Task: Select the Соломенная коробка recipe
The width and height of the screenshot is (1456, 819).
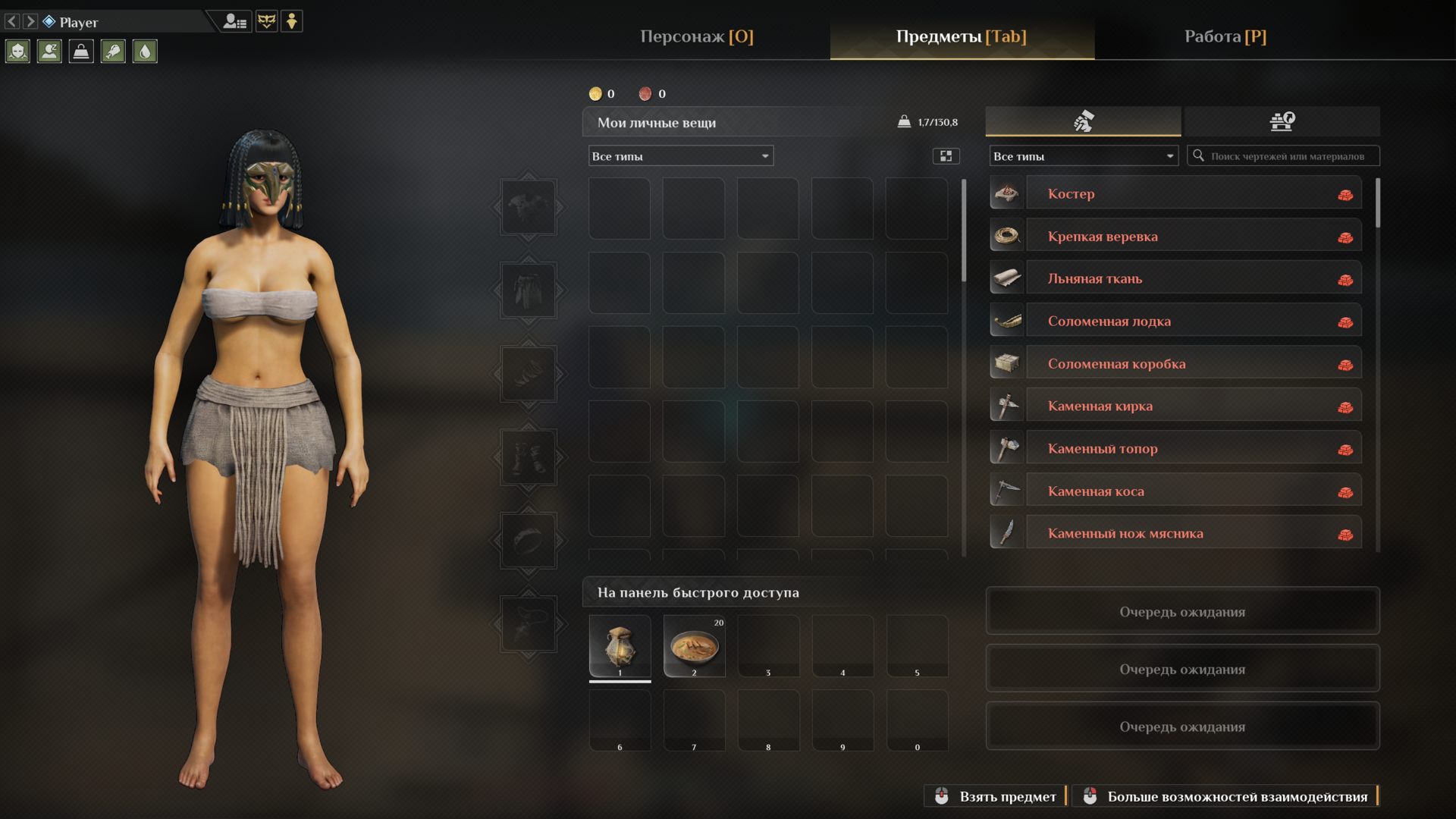Action: point(1193,363)
